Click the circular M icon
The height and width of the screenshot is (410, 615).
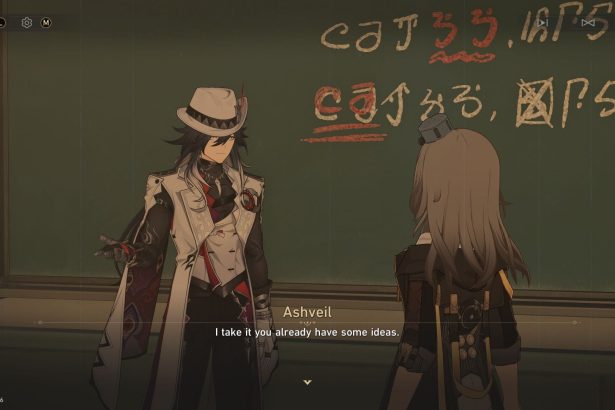tap(46, 22)
